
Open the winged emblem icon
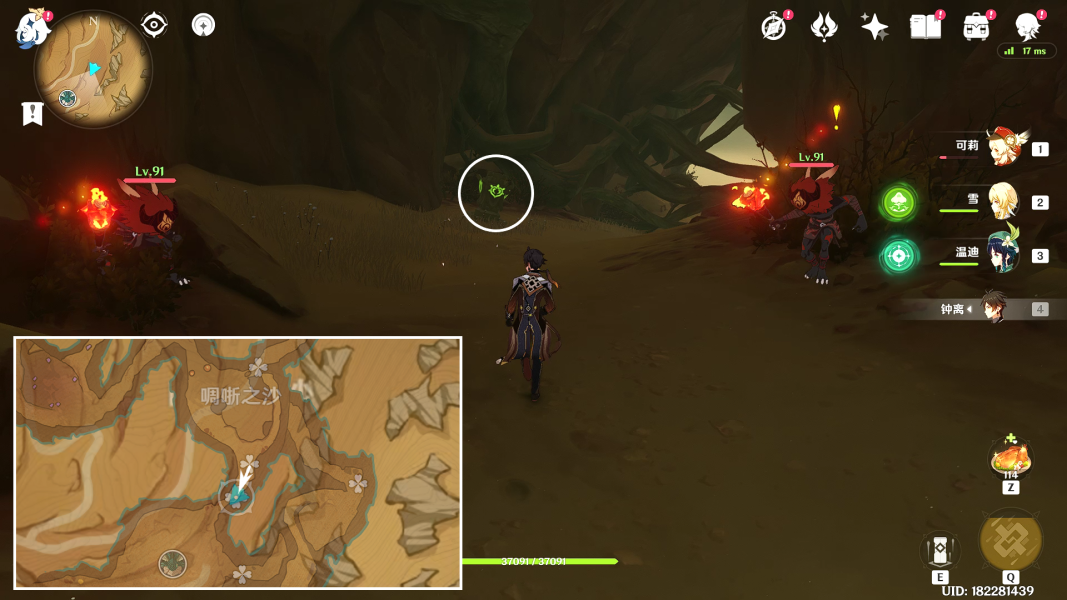click(824, 27)
